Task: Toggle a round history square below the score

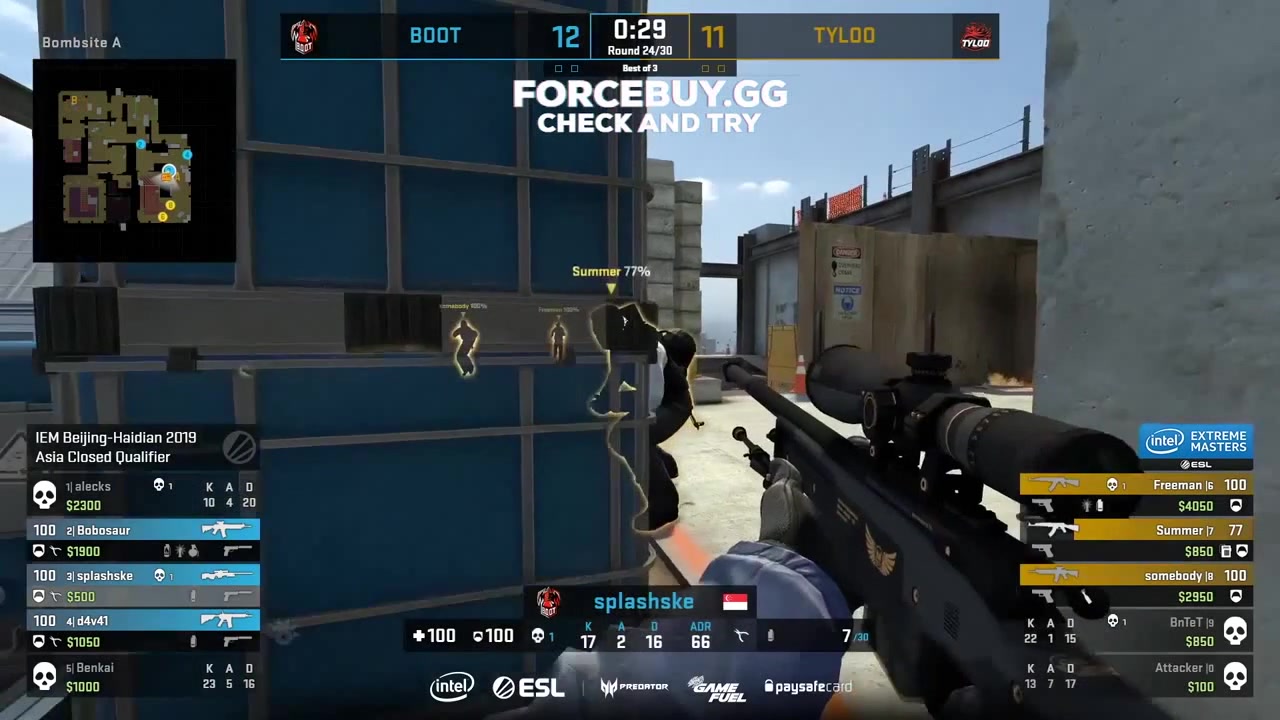Action: coord(558,68)
